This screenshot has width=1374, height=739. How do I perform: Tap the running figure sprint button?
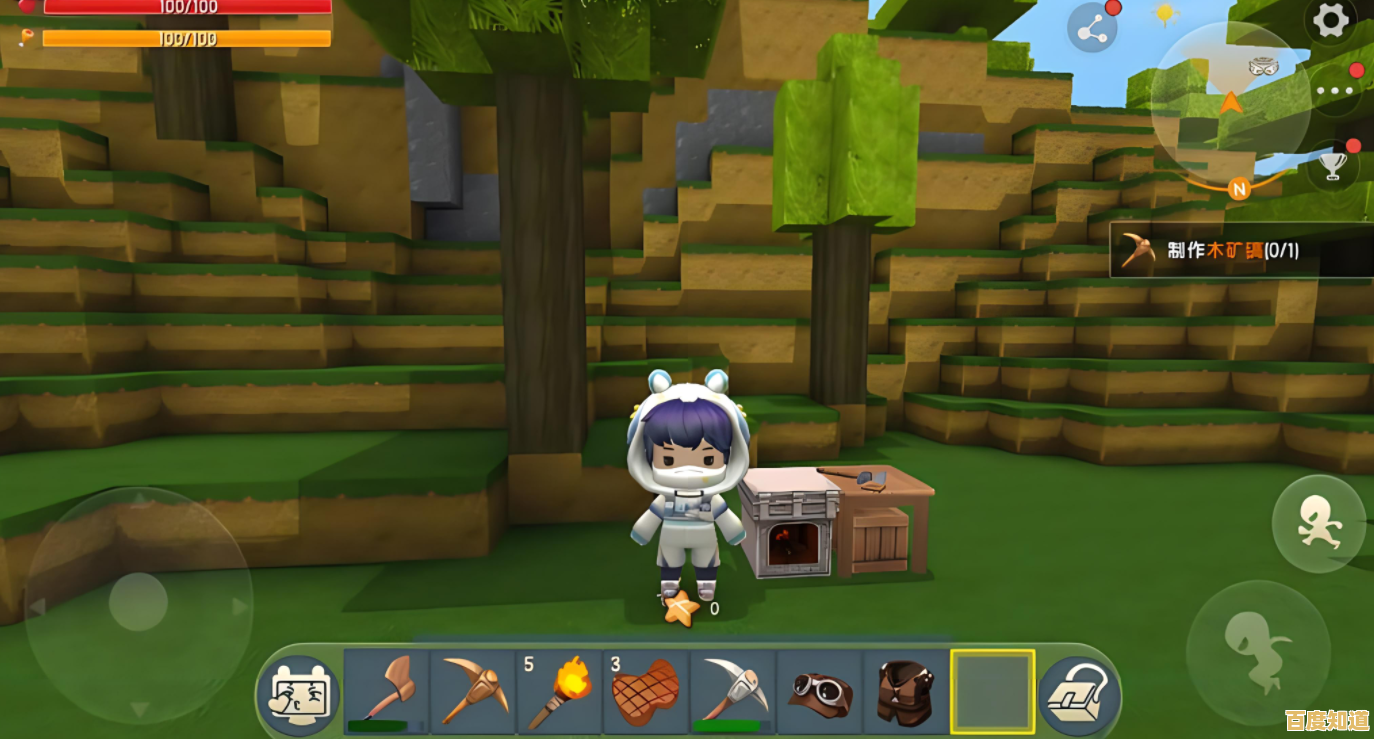point(1319,524)
